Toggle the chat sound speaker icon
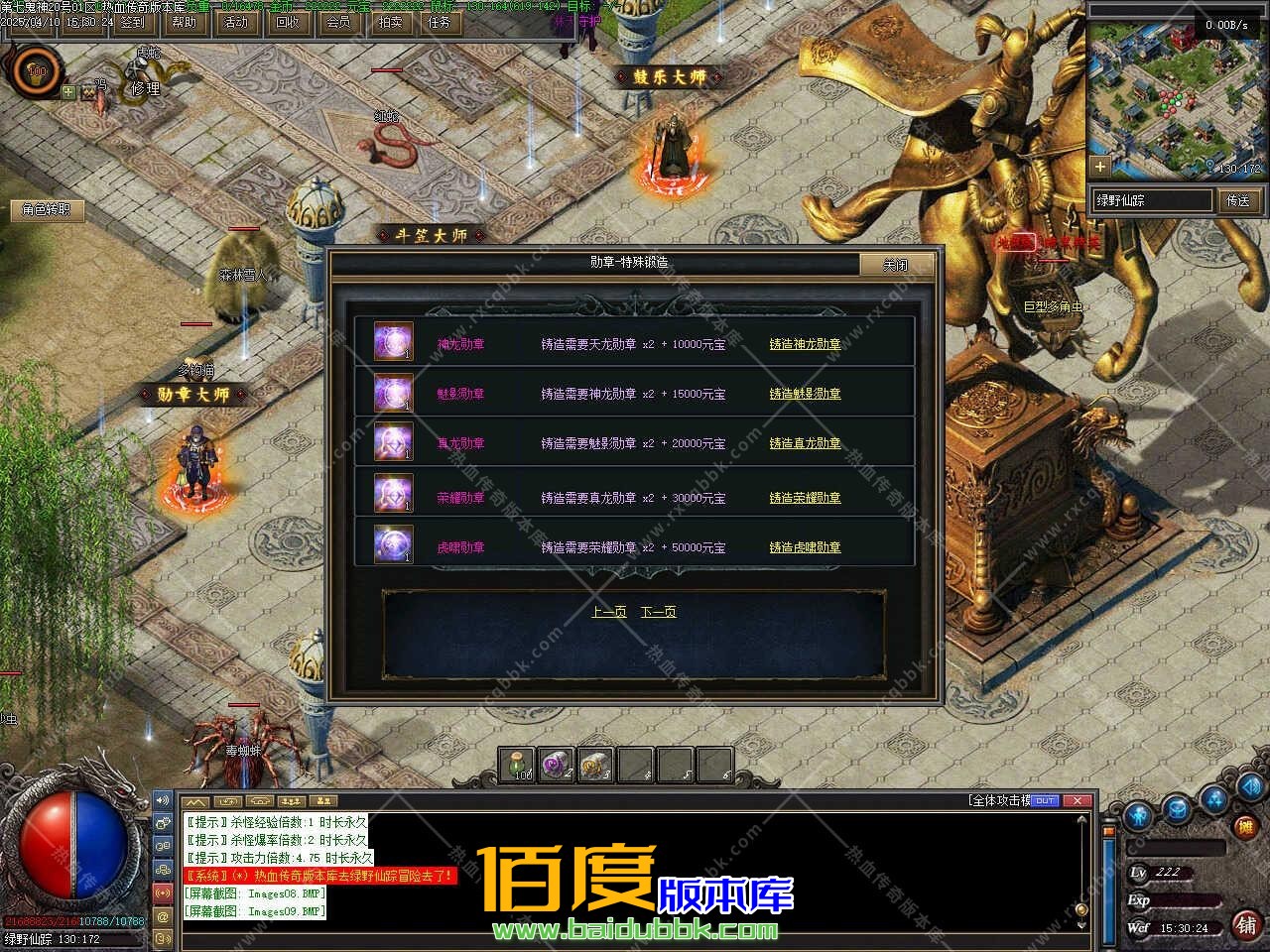The height and width of the screenshot is (952, 1270). click(x=164, y=799)
